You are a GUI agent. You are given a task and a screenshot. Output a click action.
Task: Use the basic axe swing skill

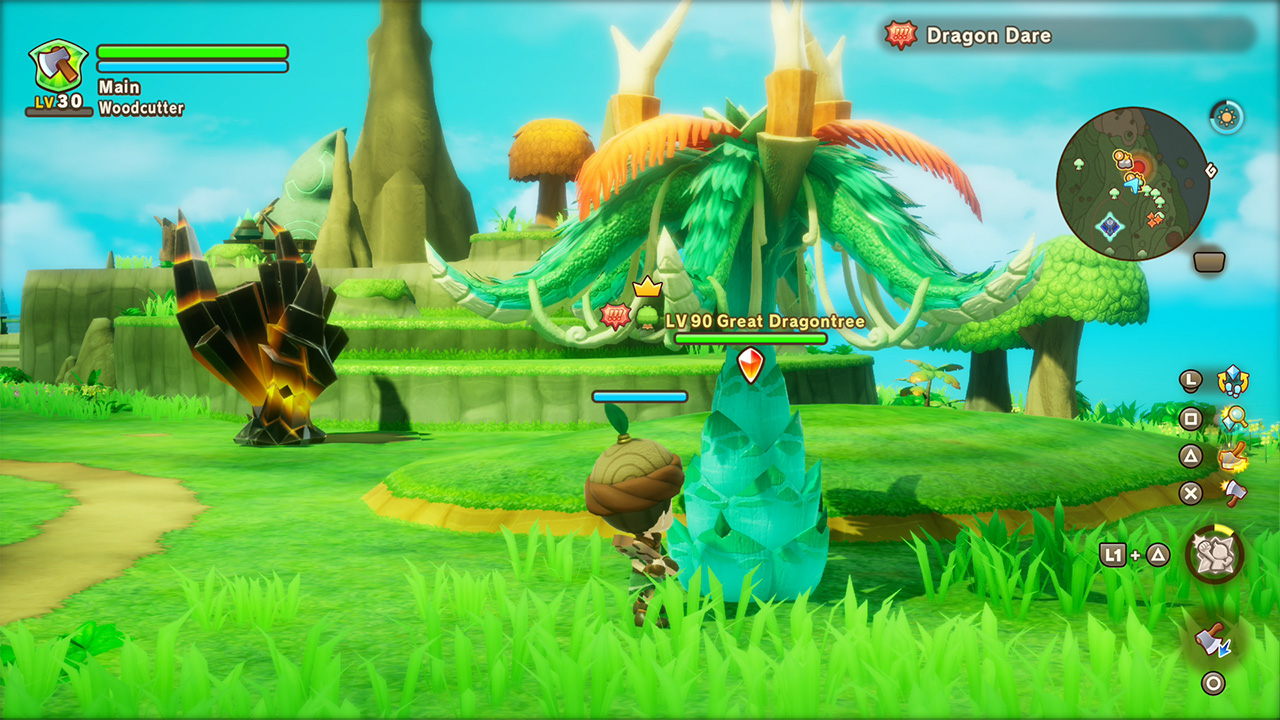pos(1234,492)
